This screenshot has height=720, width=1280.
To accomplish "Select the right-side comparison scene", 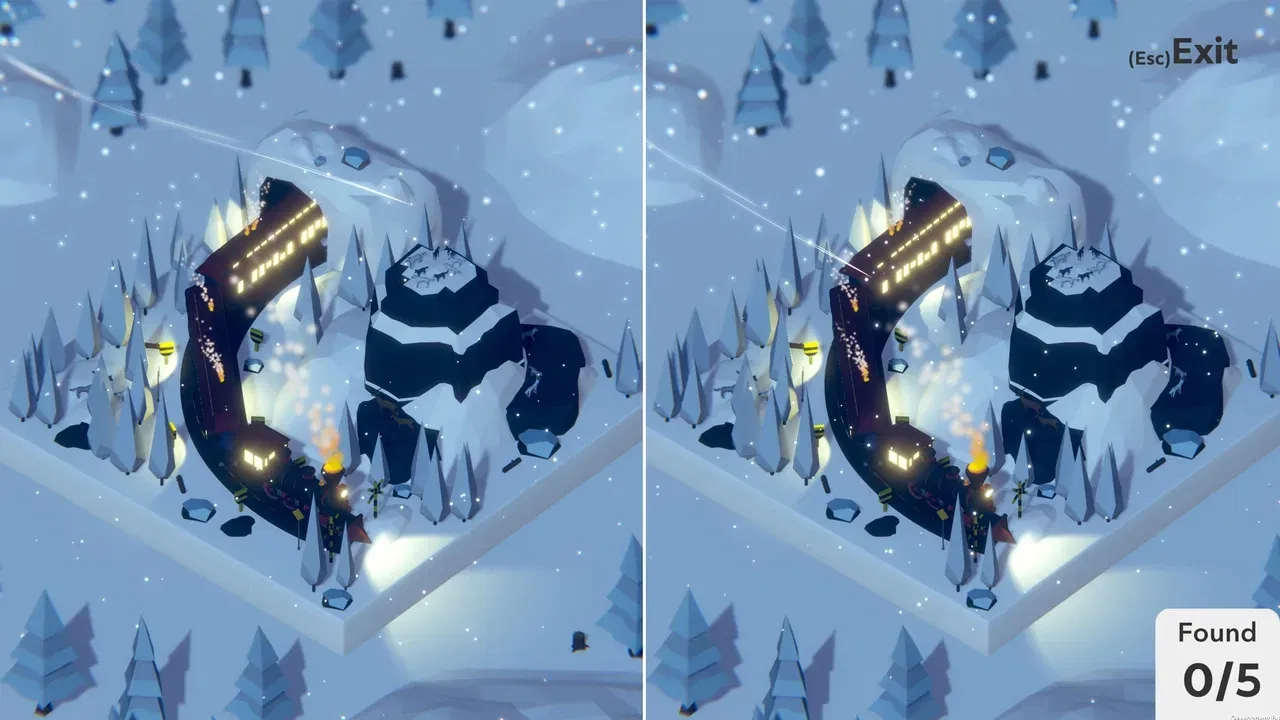I will pos(960,360).
